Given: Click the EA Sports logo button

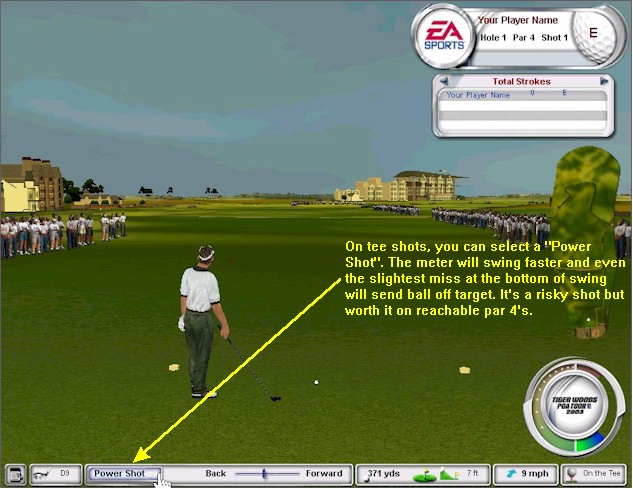Looking at the screenshot, I should click(440, 37).
